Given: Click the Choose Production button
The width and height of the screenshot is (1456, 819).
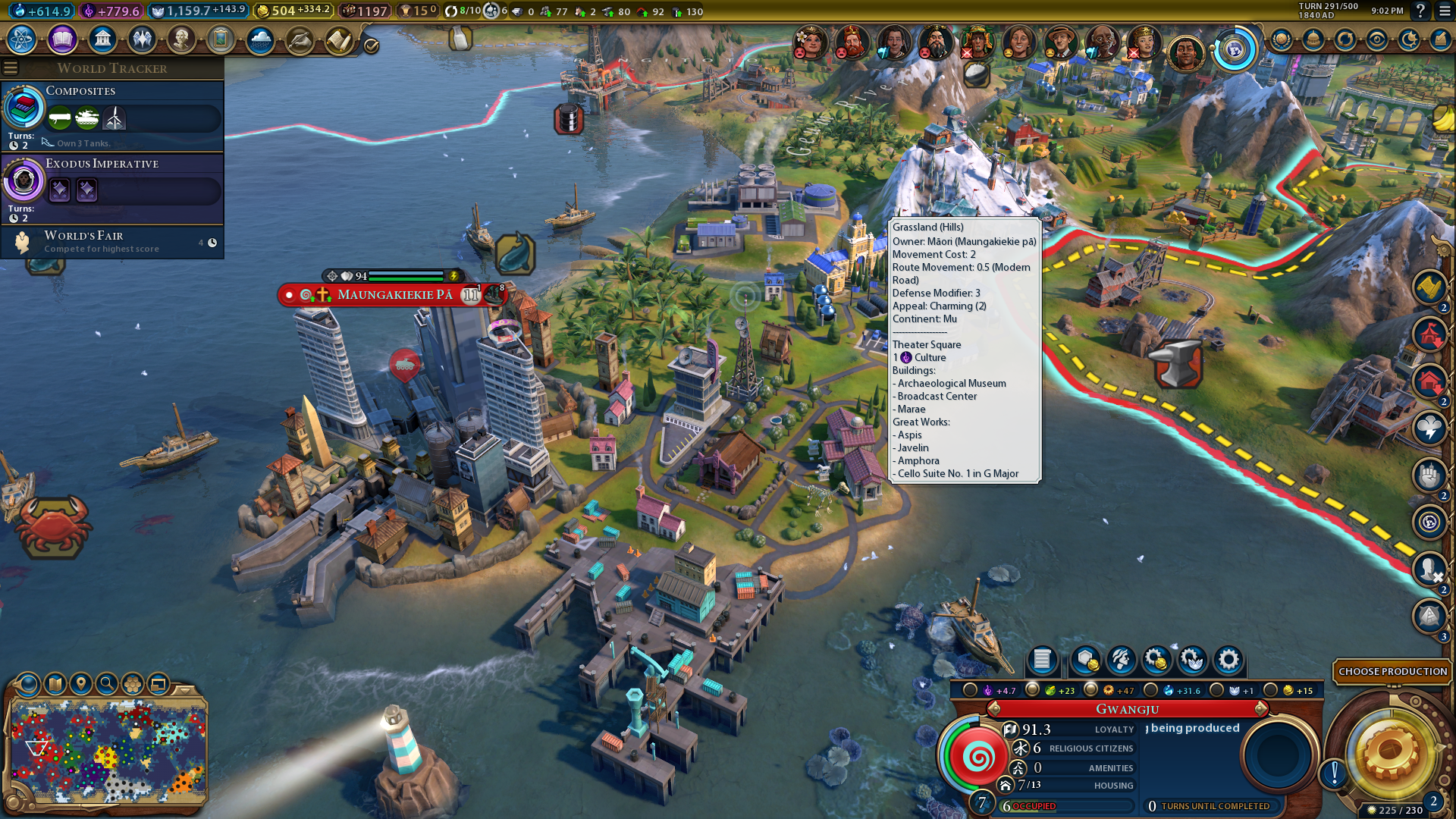Looking at the screenshot, I should [1392, 671].
